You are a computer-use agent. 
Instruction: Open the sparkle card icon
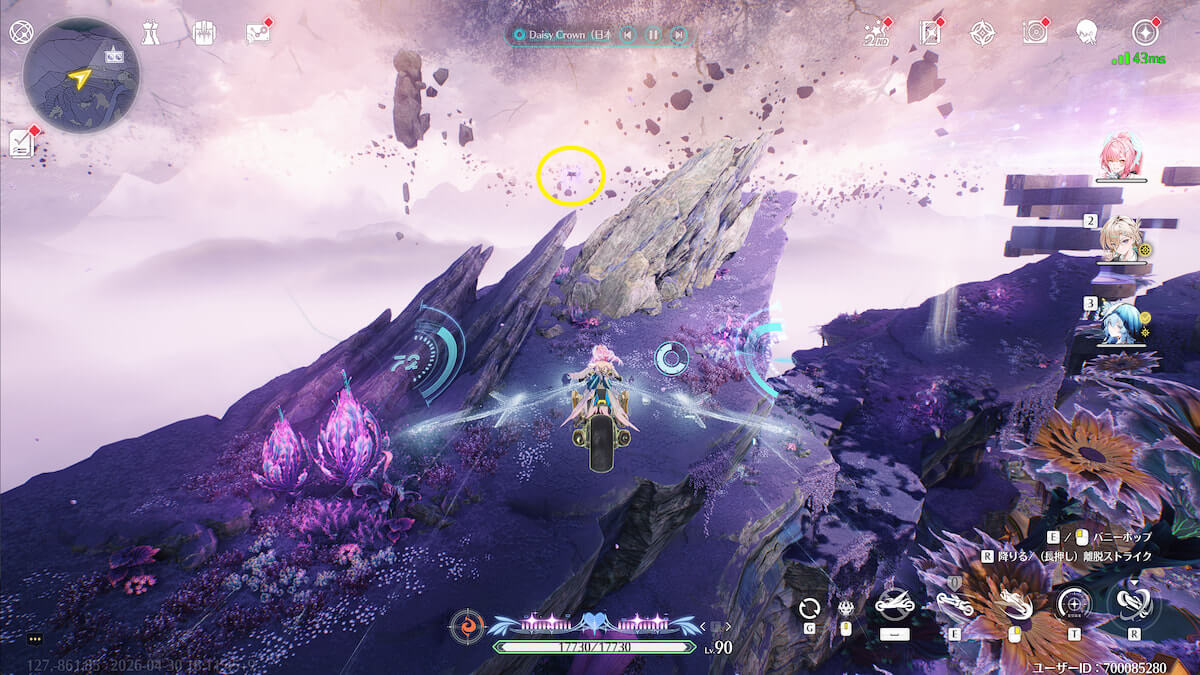930,33
